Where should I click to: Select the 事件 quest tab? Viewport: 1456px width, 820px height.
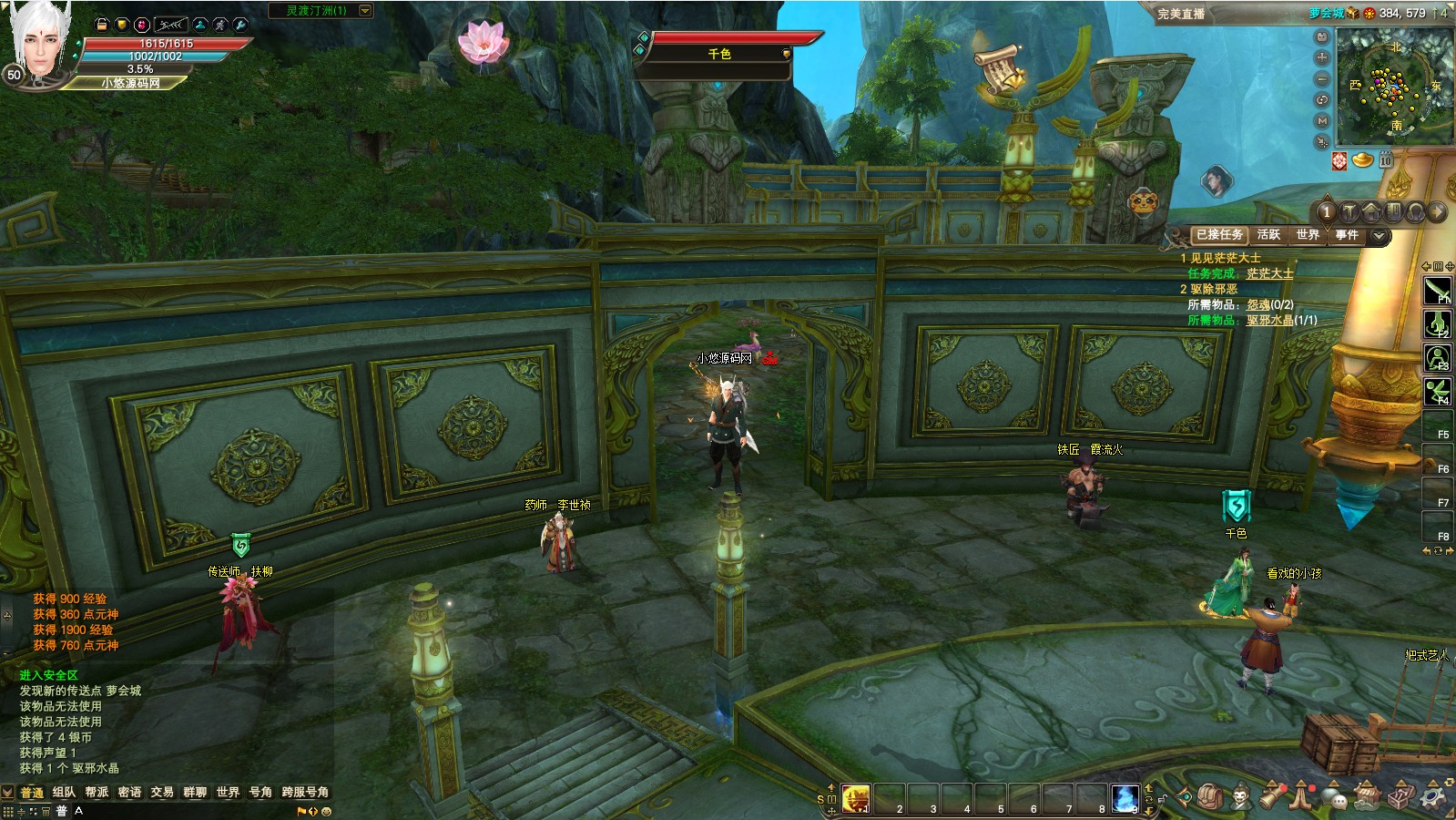(1347, 235)
